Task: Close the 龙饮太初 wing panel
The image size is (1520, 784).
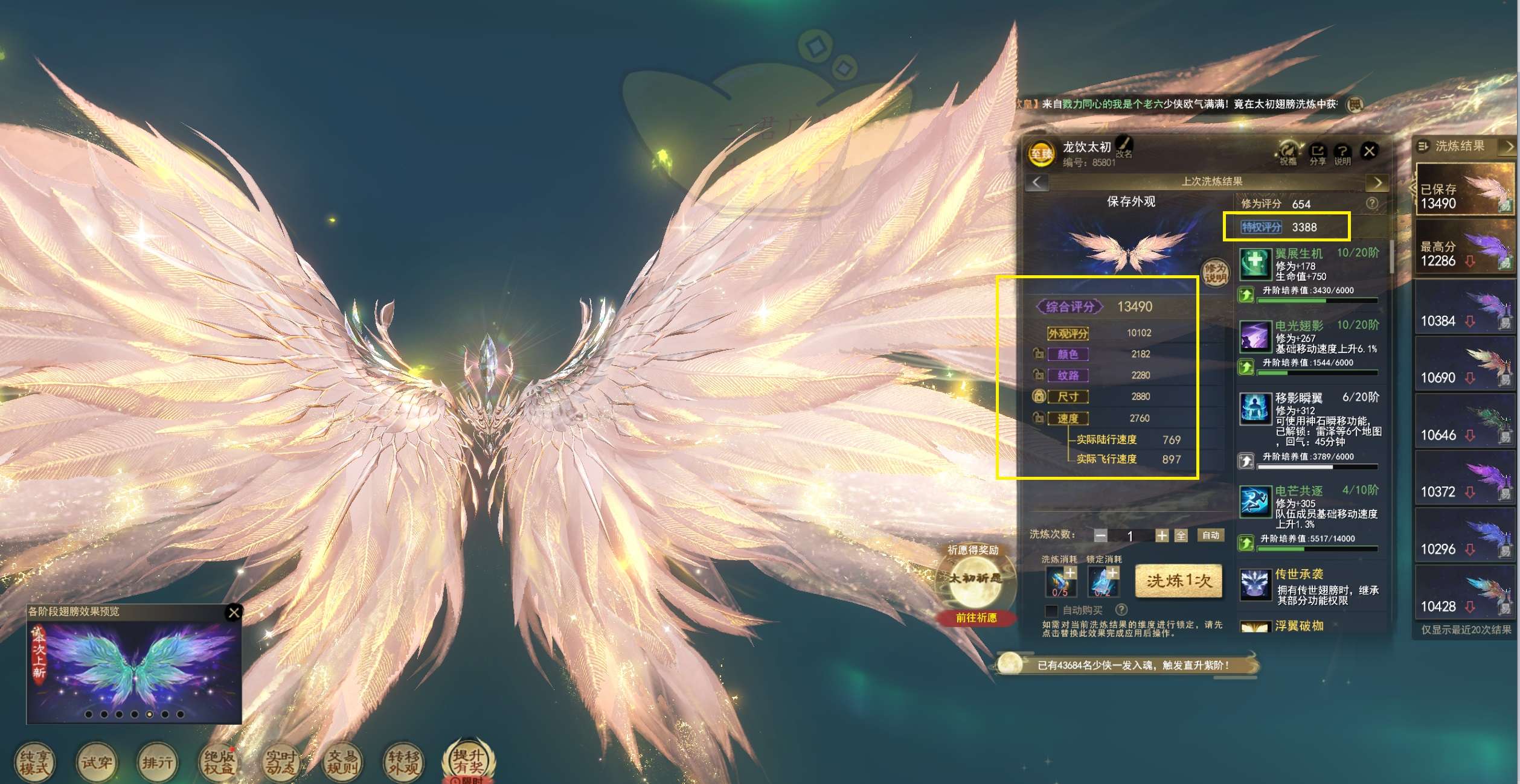Action: point(1369,151)
